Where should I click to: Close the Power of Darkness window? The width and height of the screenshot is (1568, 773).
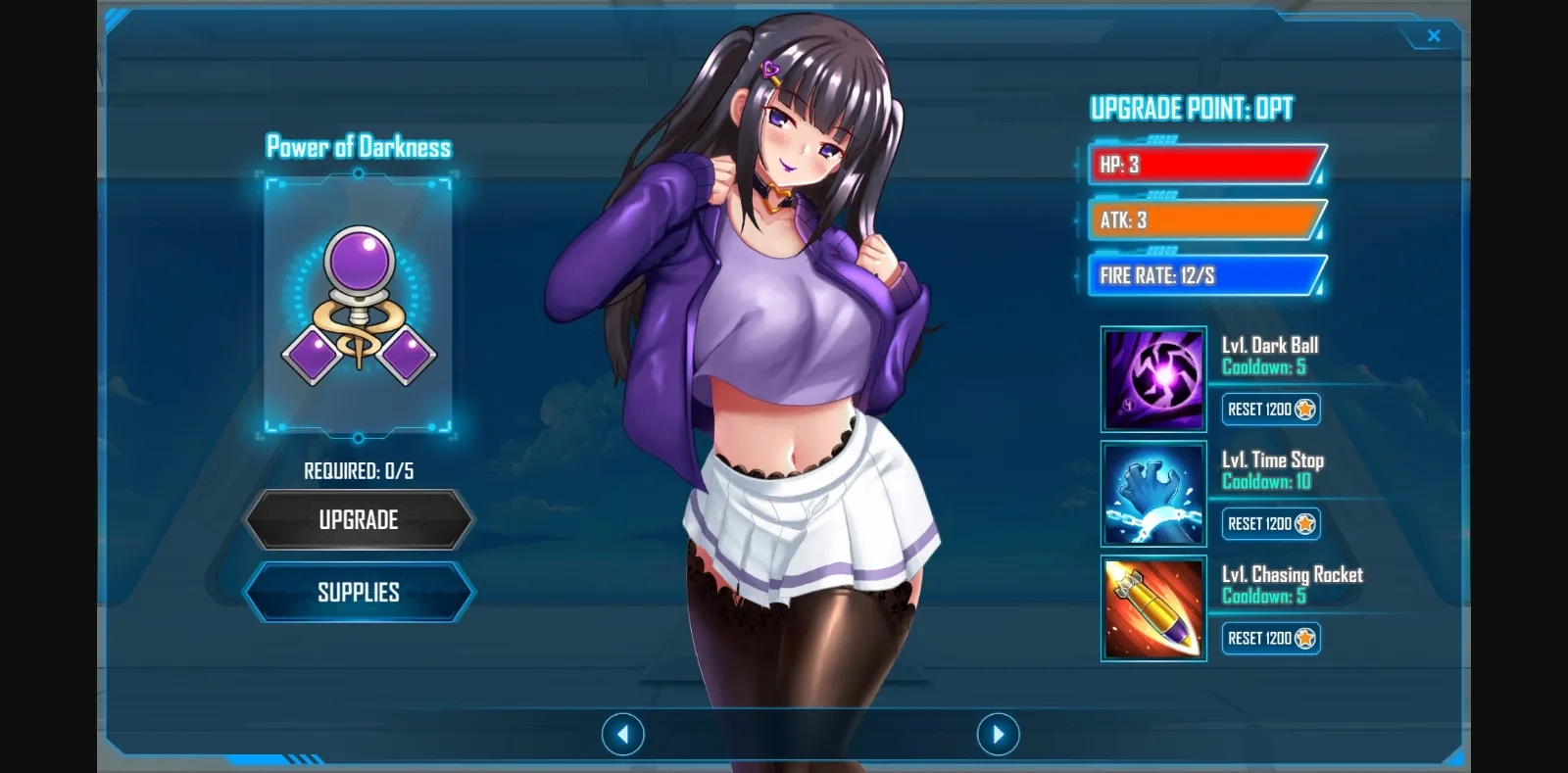click(1434, 35)
